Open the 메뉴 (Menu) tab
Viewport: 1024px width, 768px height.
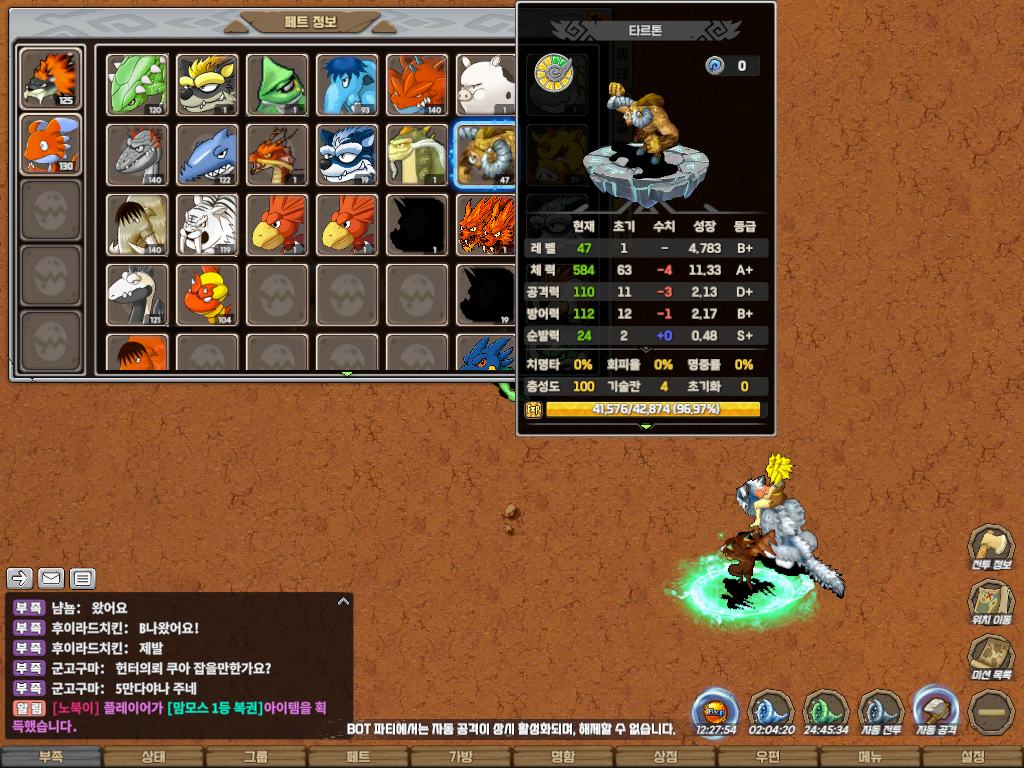coord(870,757)
